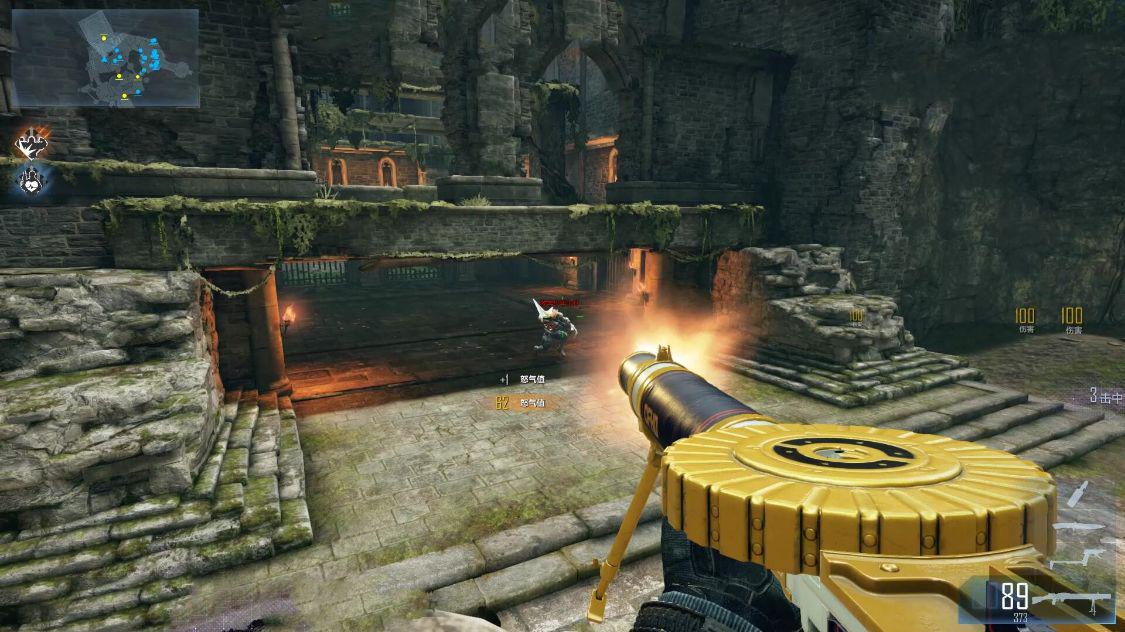
Task: Switch to the knife weapon slot
Action: pos(1077,526)
